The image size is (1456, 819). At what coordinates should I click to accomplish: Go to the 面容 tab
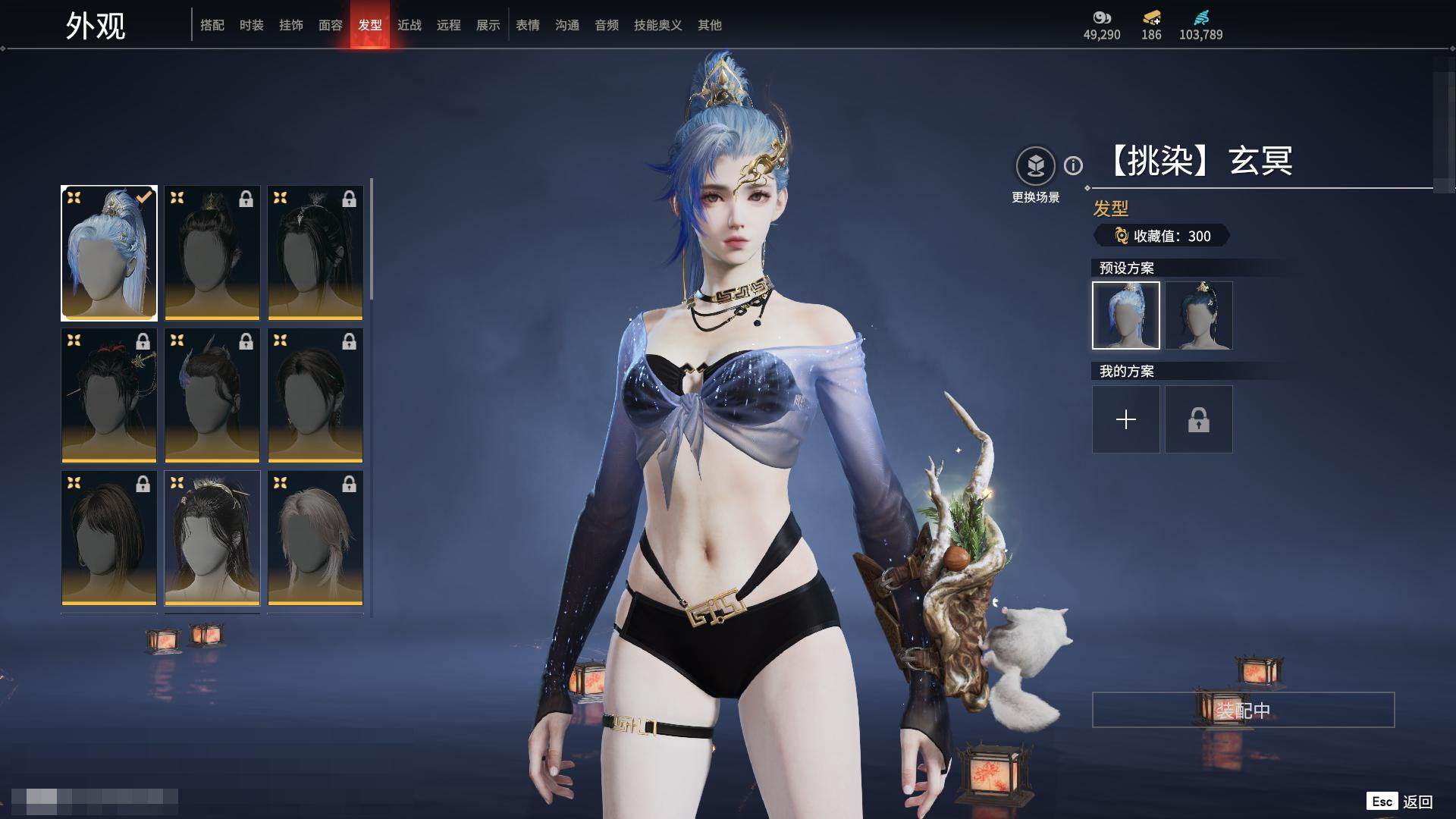click(331, 25)
